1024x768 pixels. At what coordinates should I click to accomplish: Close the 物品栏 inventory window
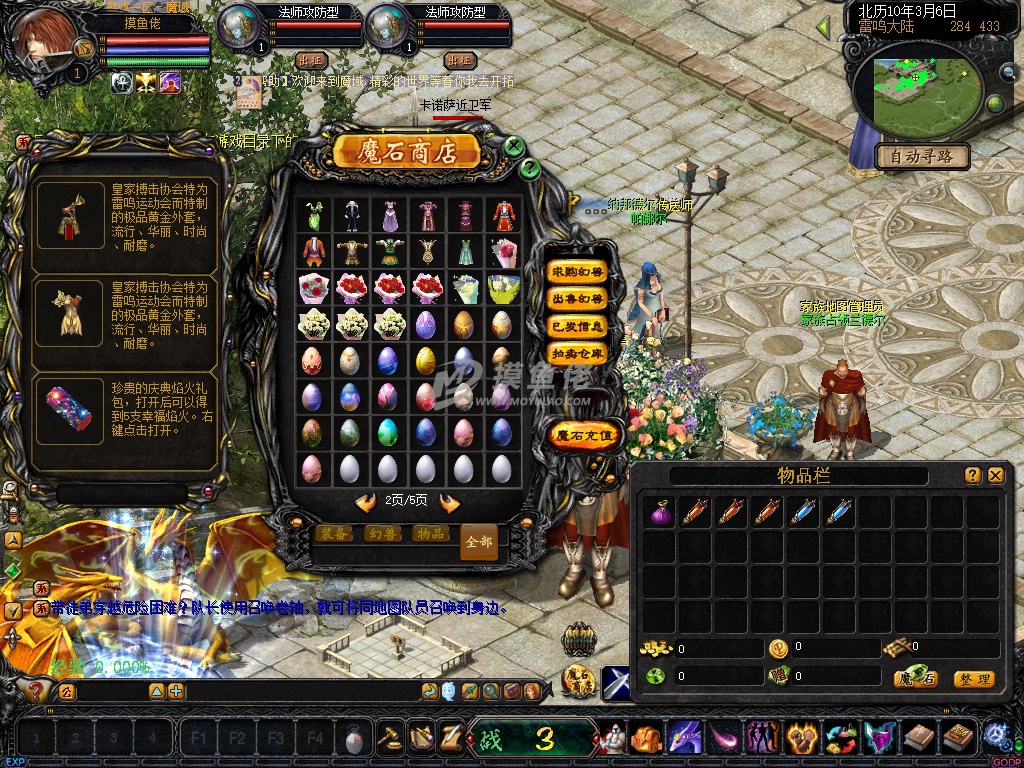tap(995, 476)
